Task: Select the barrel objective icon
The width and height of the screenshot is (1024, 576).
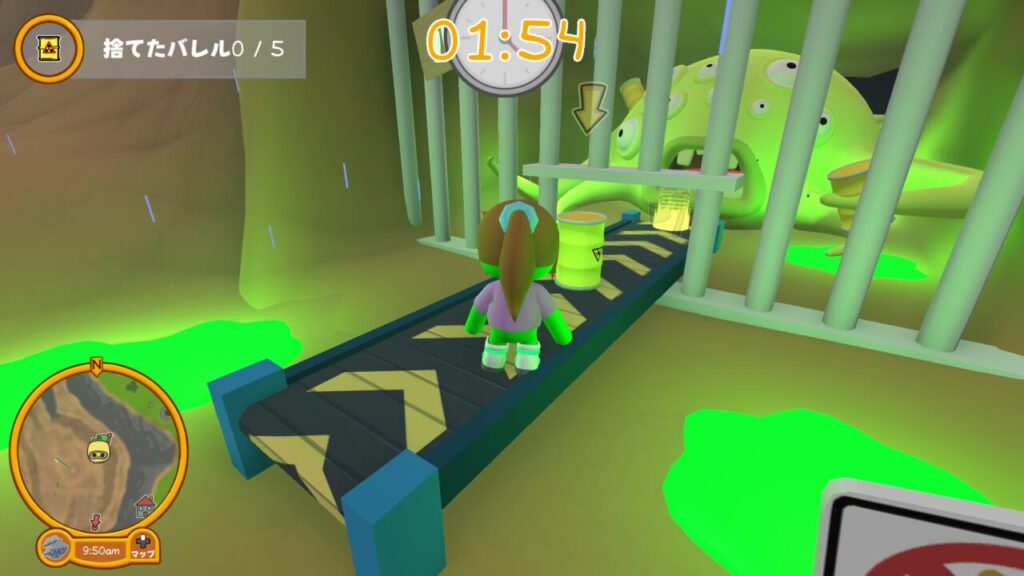Action: pos(48,48)
